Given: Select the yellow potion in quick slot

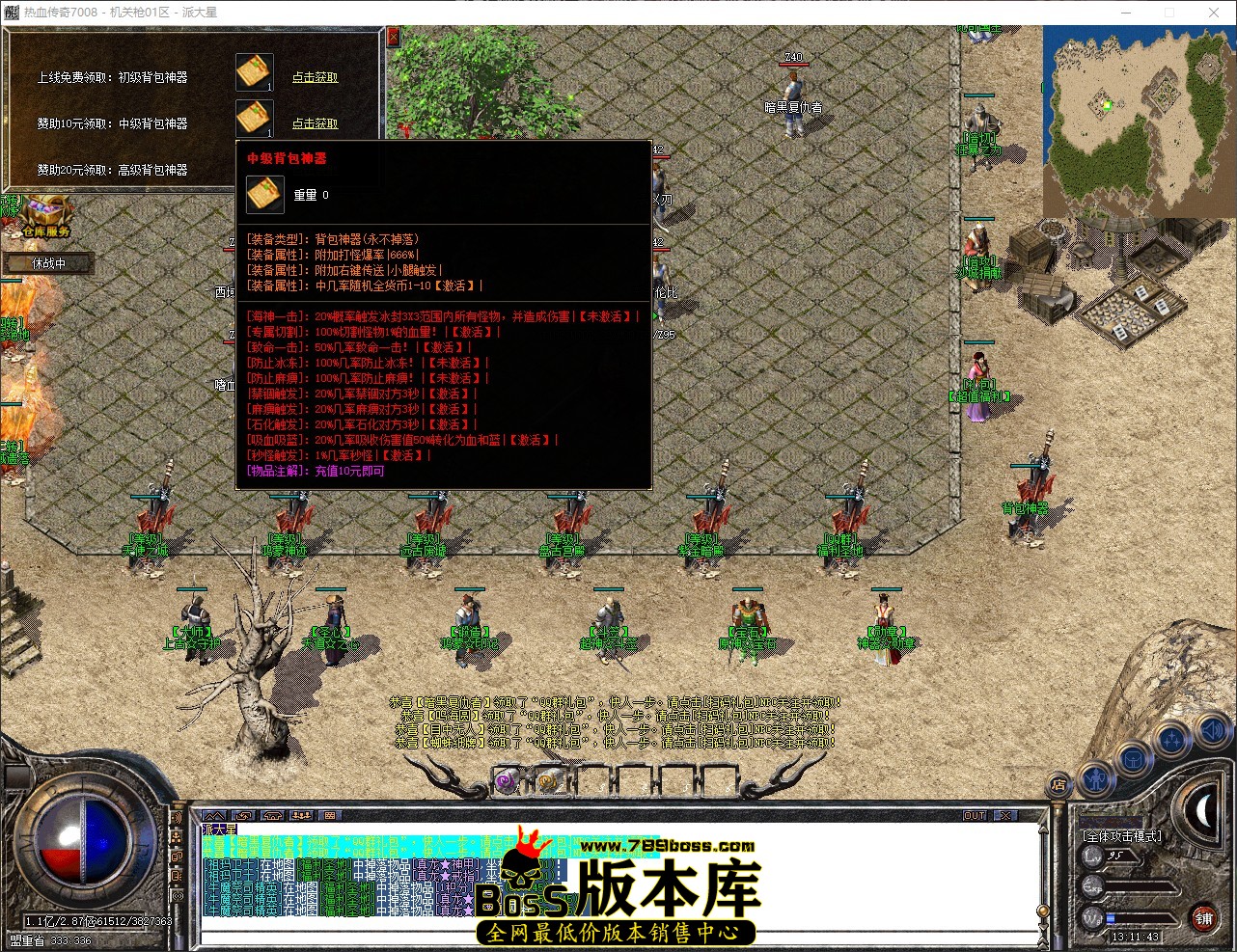Looking at the screenshot, I should (x=550, y=781).
